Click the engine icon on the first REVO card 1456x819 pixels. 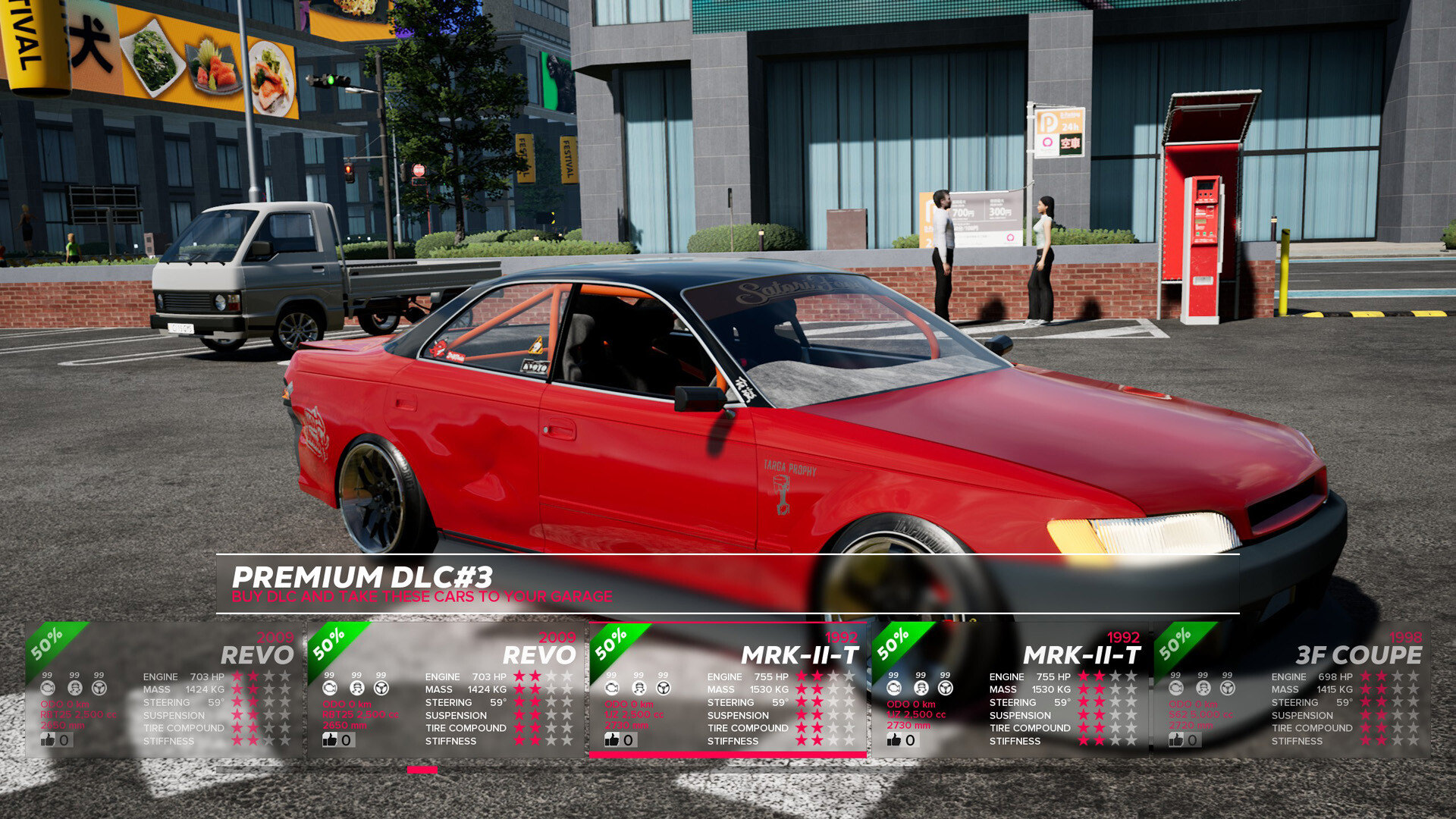click(x=49, y=688)
